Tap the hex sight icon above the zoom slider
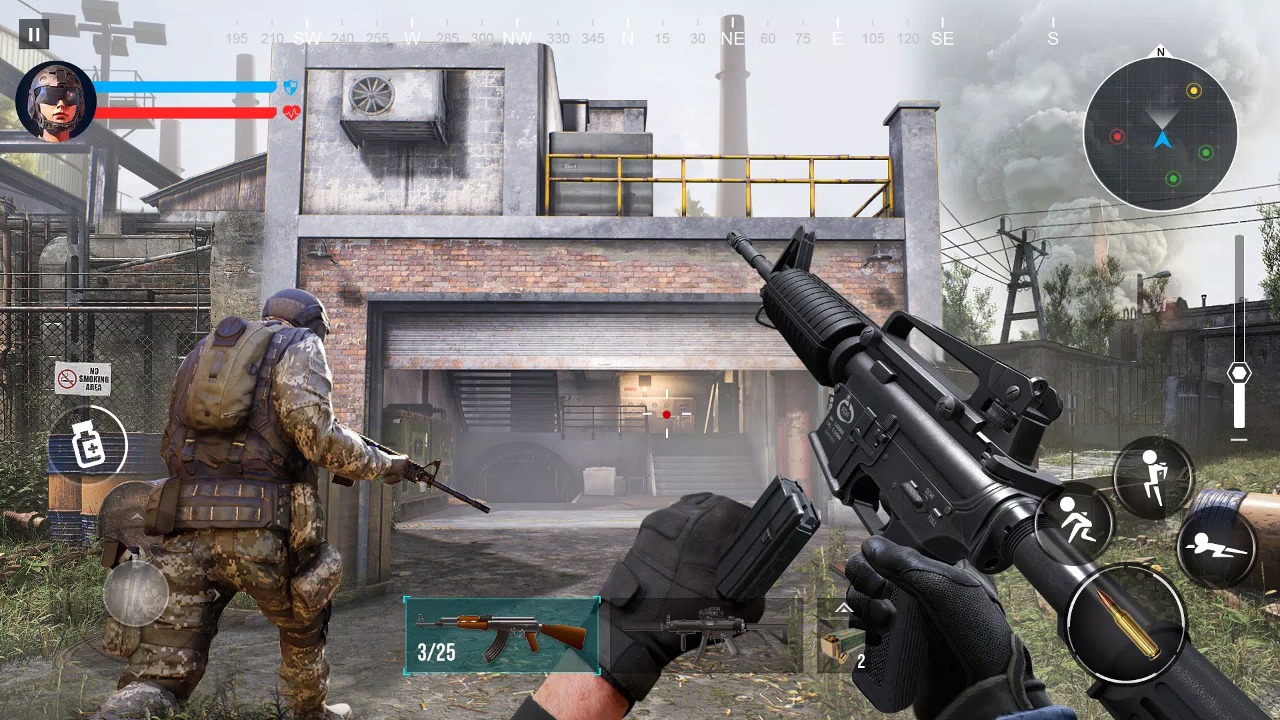This screenshot has width=1280, height=720. coord(1238,371)
